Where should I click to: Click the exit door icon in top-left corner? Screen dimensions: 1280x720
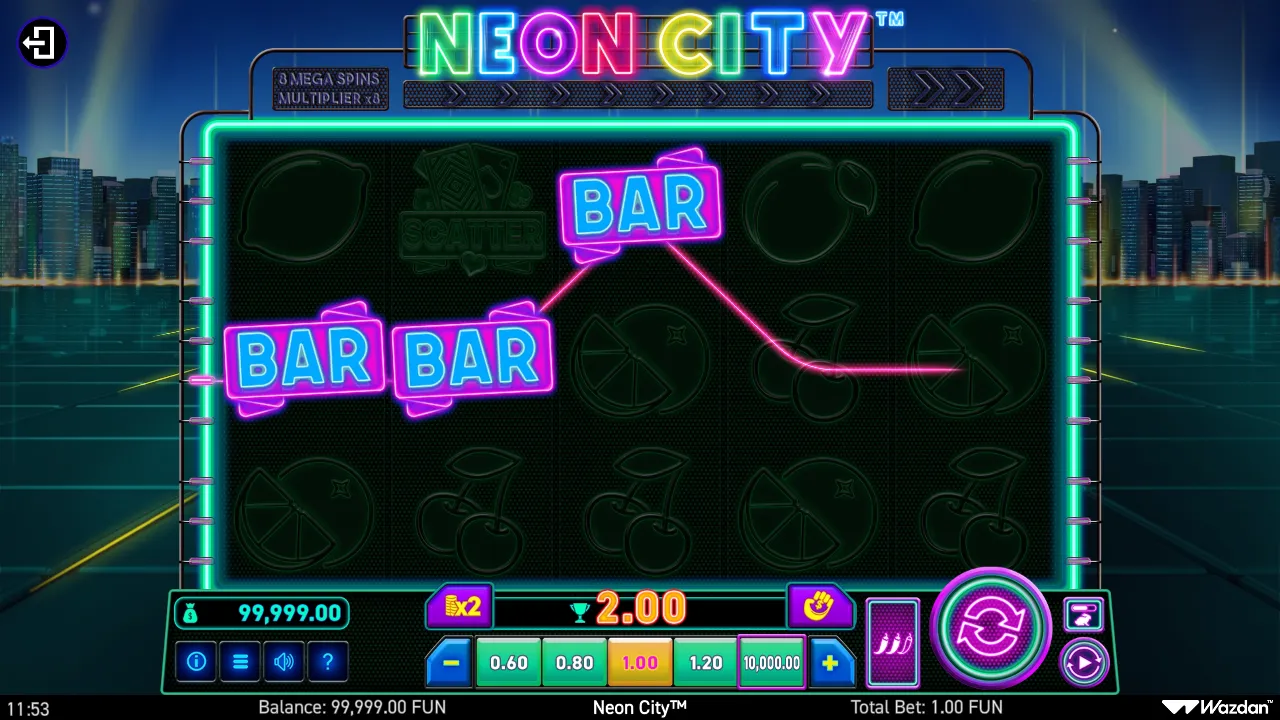click(40, 42)
